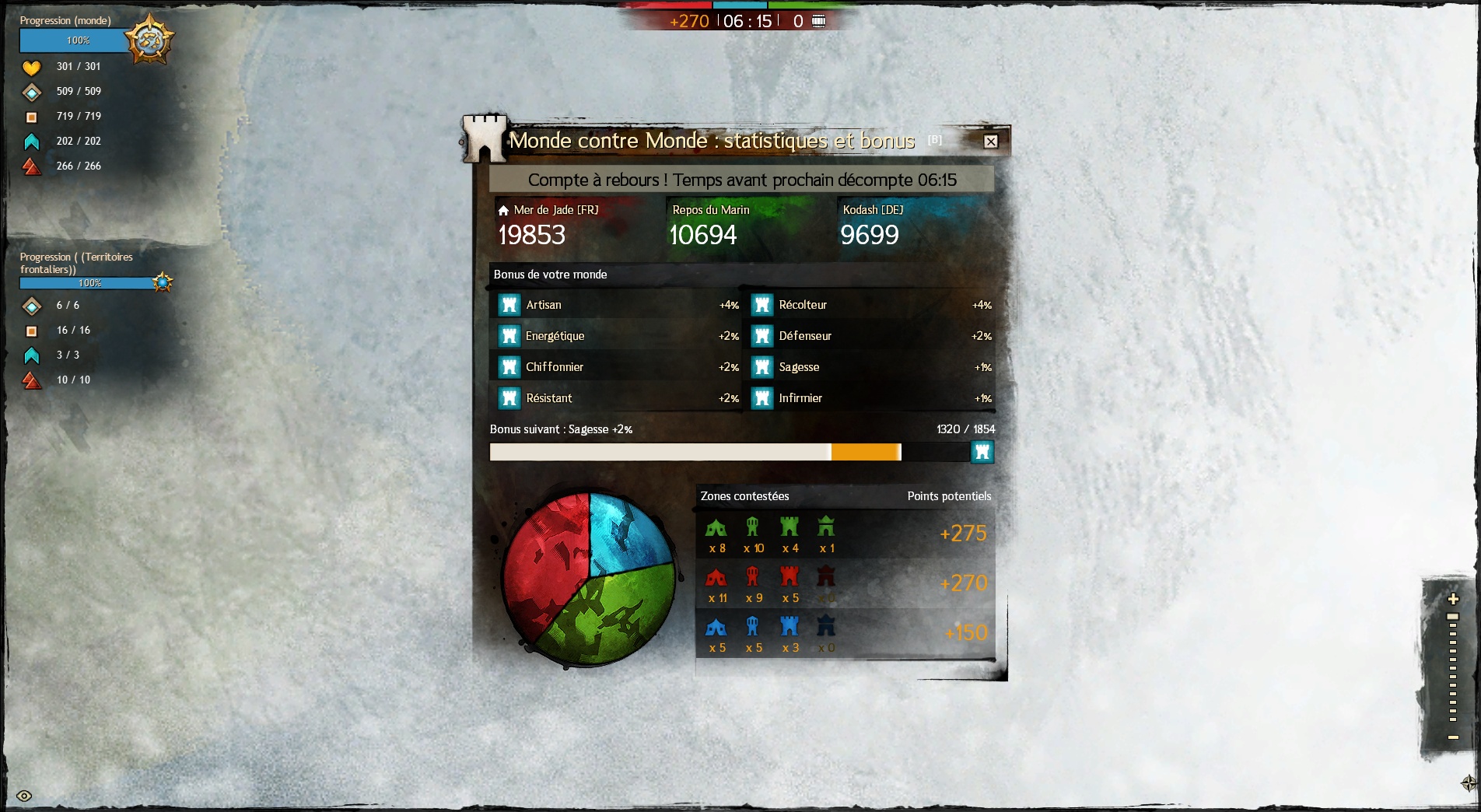Select the Artisan world bonus row
1481x812 pixels.
(615, 305)
